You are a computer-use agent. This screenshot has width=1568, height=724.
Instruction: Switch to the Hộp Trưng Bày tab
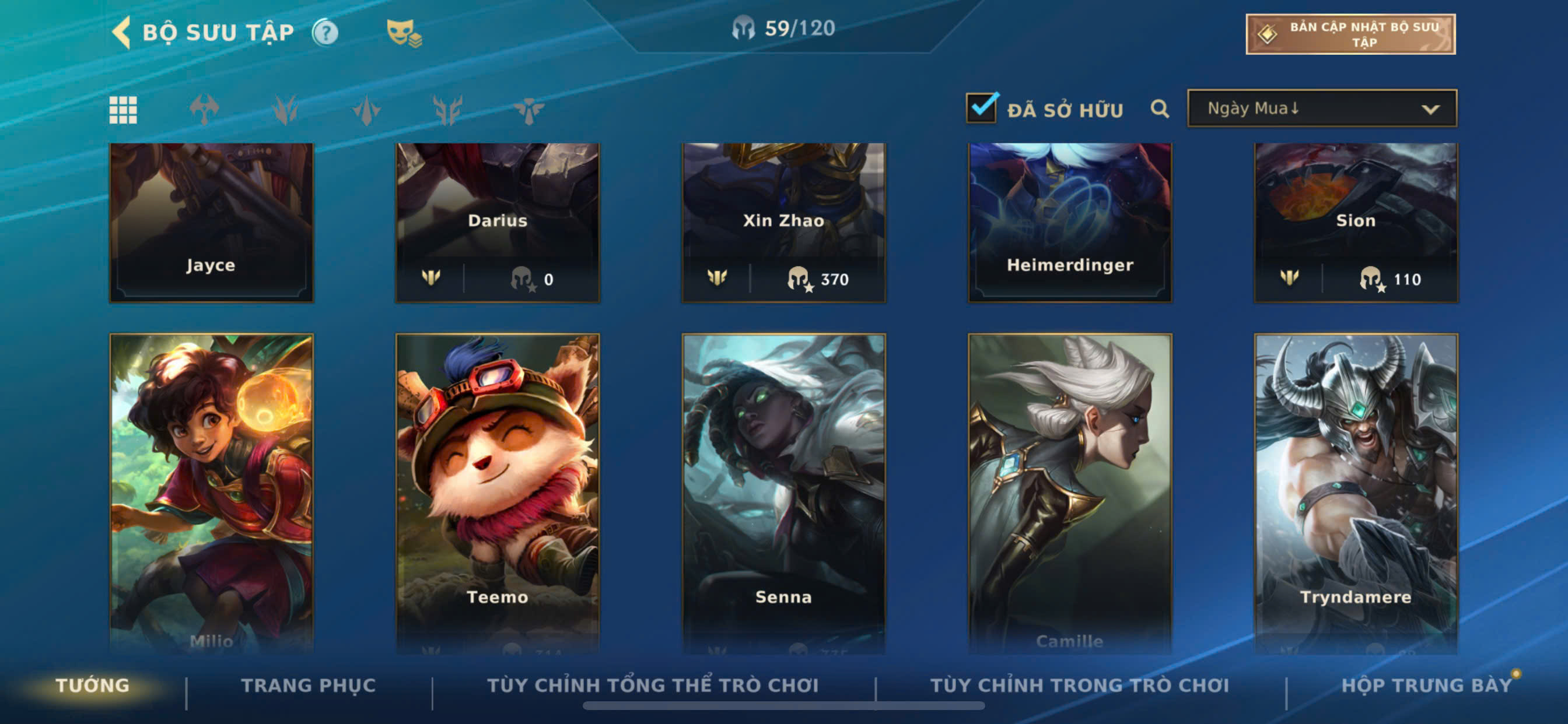pyautogui.click(x=1426, y=686)
